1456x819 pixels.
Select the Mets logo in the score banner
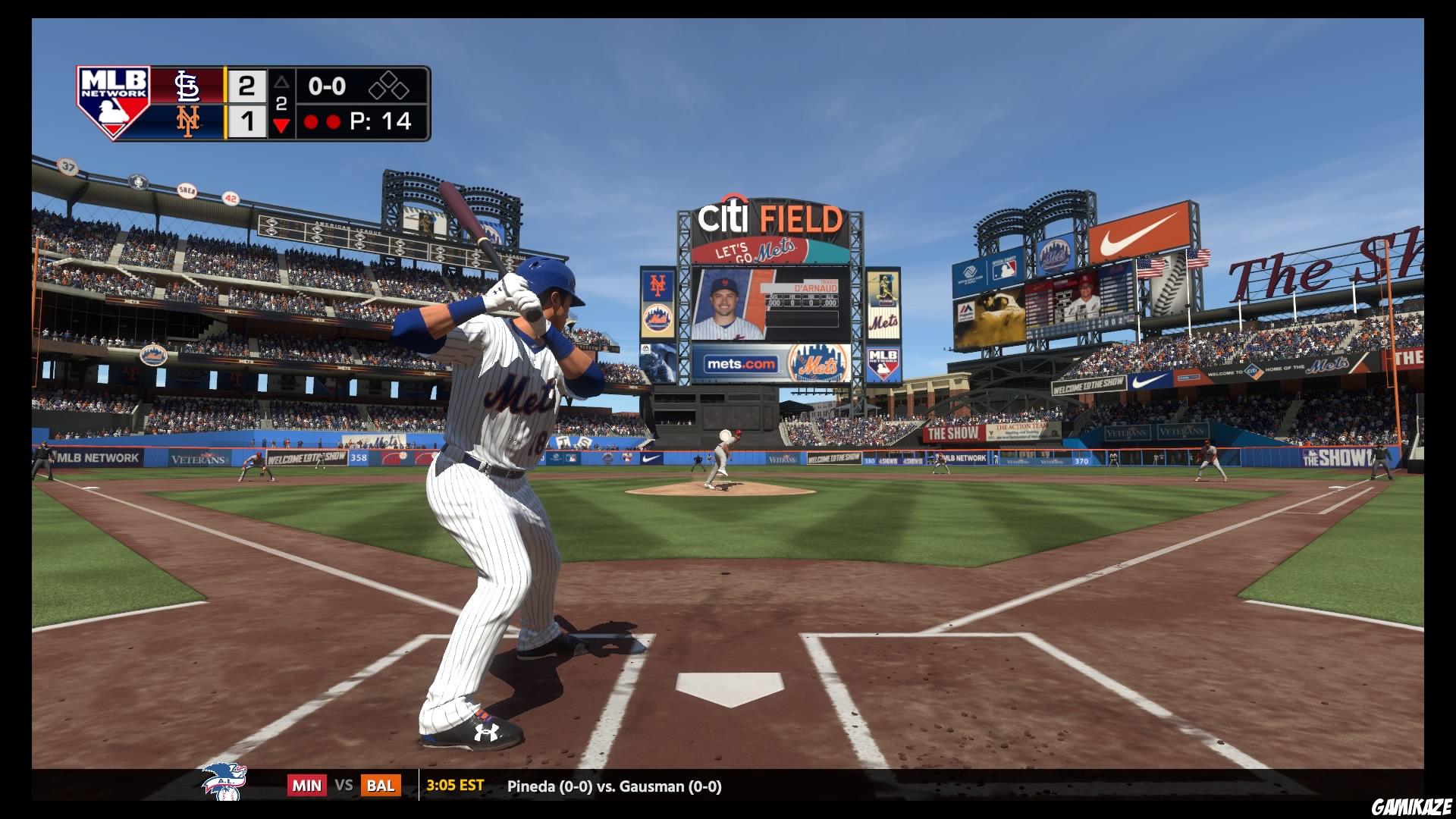click(187, 121)
